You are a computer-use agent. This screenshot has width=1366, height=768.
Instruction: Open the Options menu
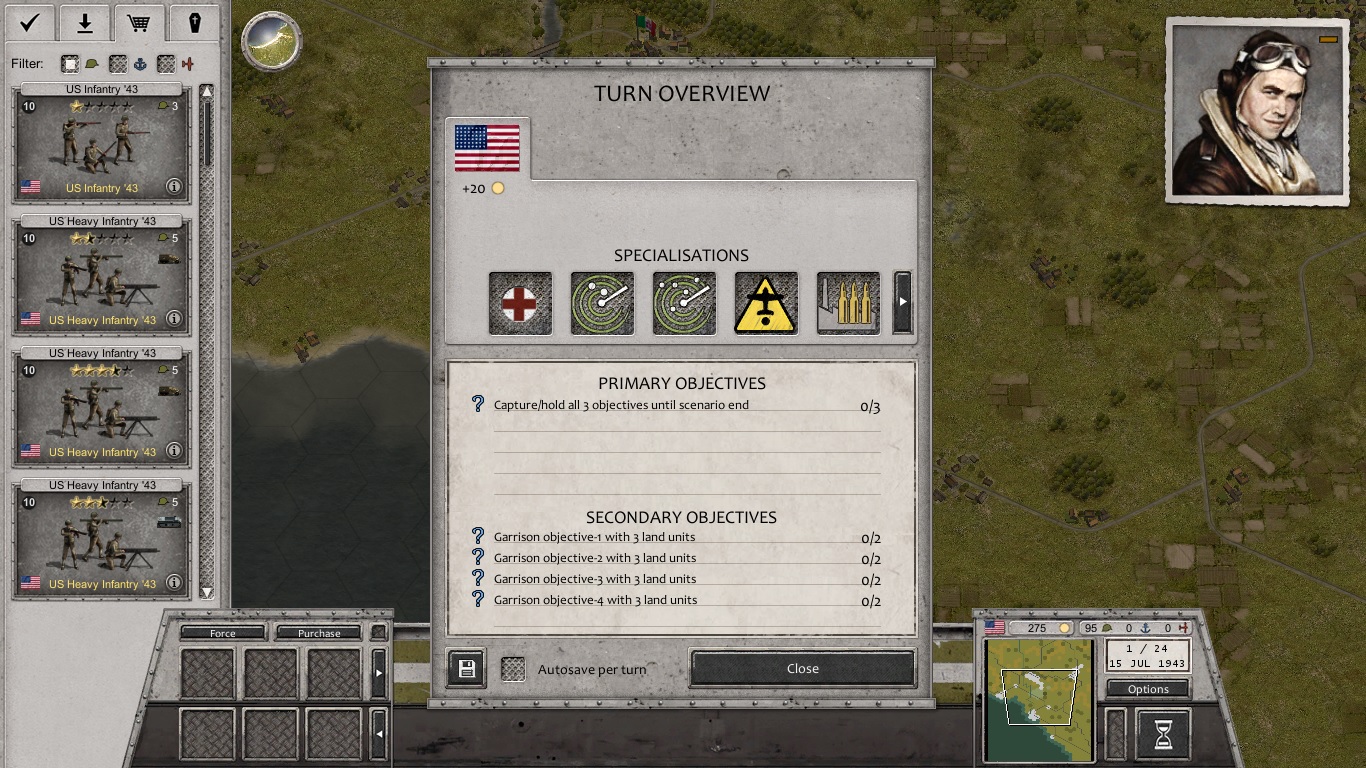(x=1148, y=689)
